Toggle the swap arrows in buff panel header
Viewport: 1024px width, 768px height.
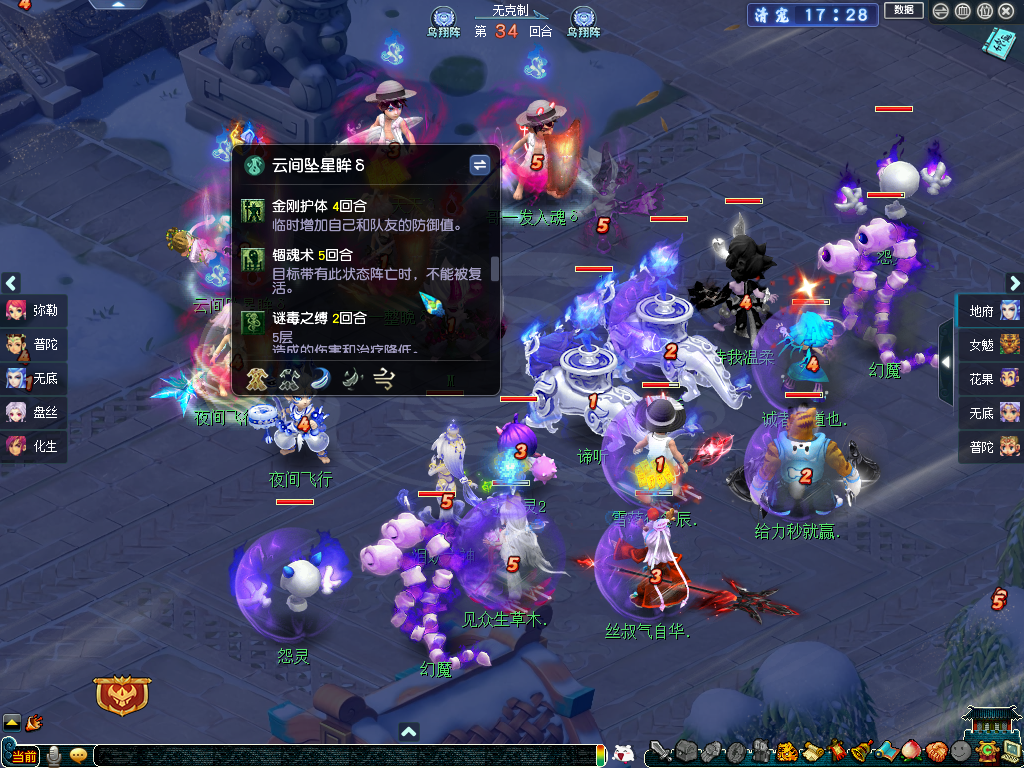point(480,164)
